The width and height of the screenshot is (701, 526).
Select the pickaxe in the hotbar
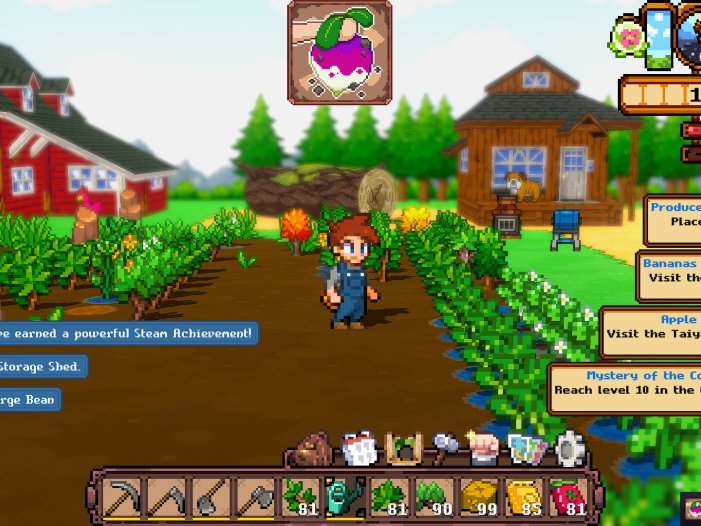tap(125, 497)
